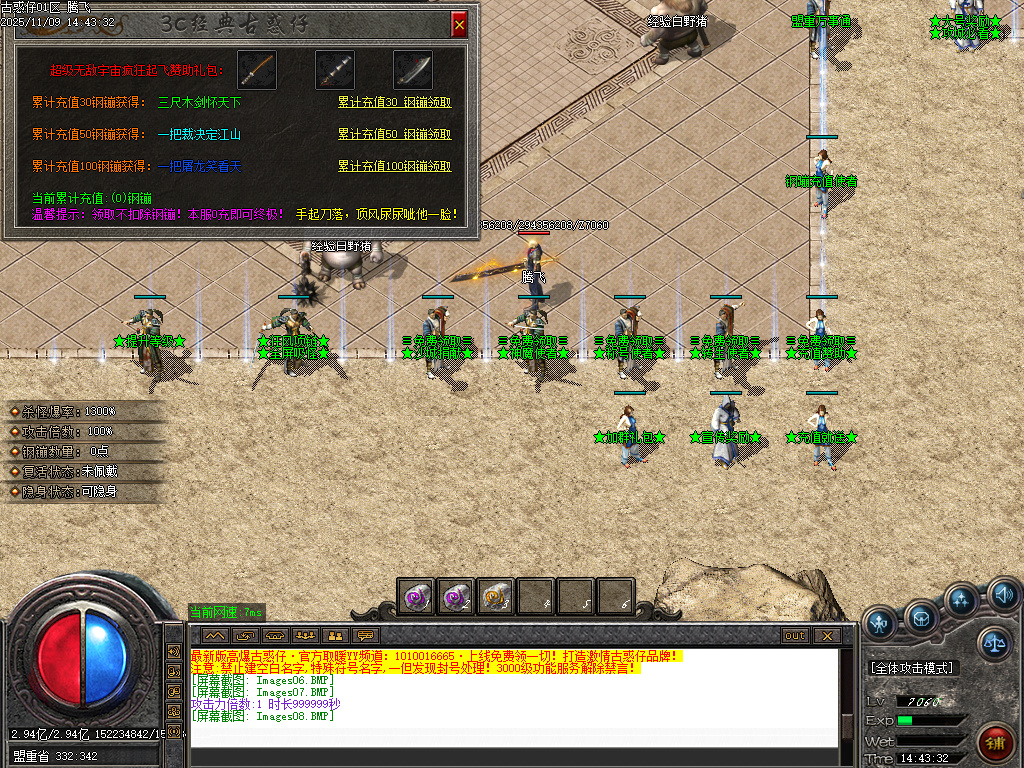
Task: Click the chat panel's "out" button
Action: tap(794, 635)
